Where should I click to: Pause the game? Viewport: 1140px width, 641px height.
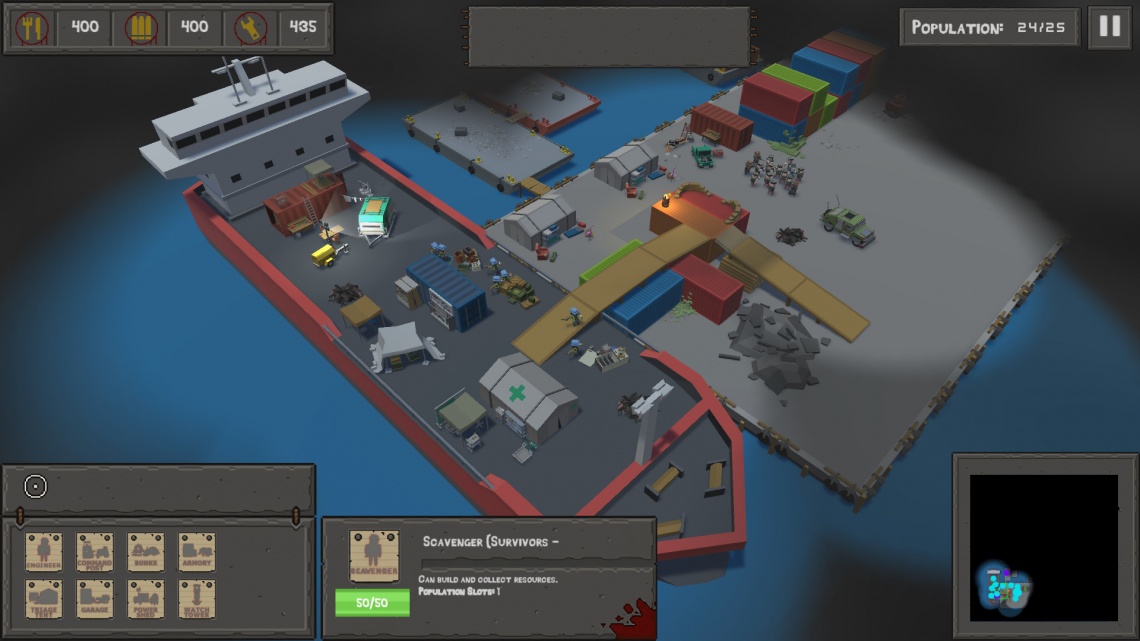1110,27
